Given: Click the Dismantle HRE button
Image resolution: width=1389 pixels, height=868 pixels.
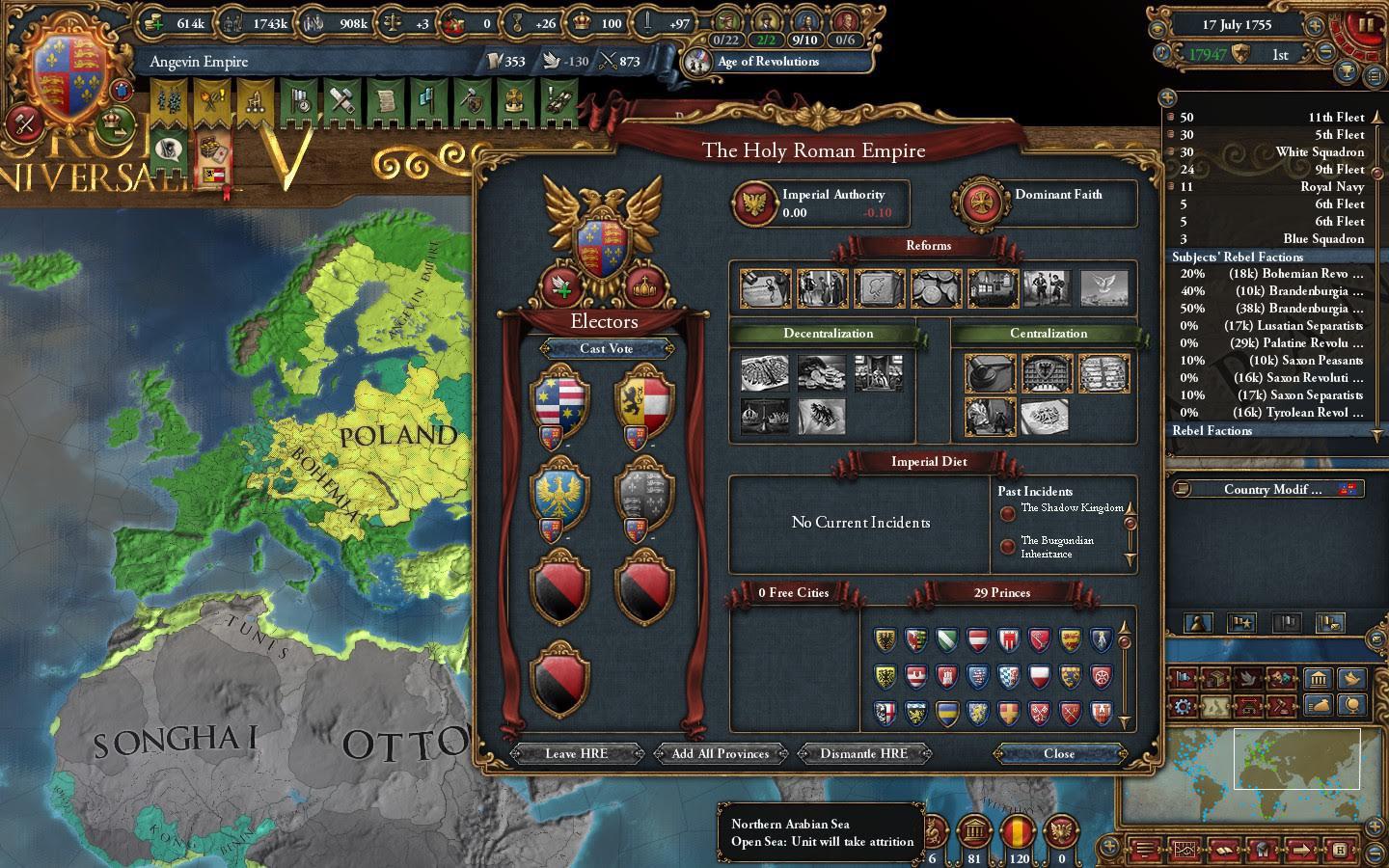Looking at the screenshot, I should coord(862,754).
